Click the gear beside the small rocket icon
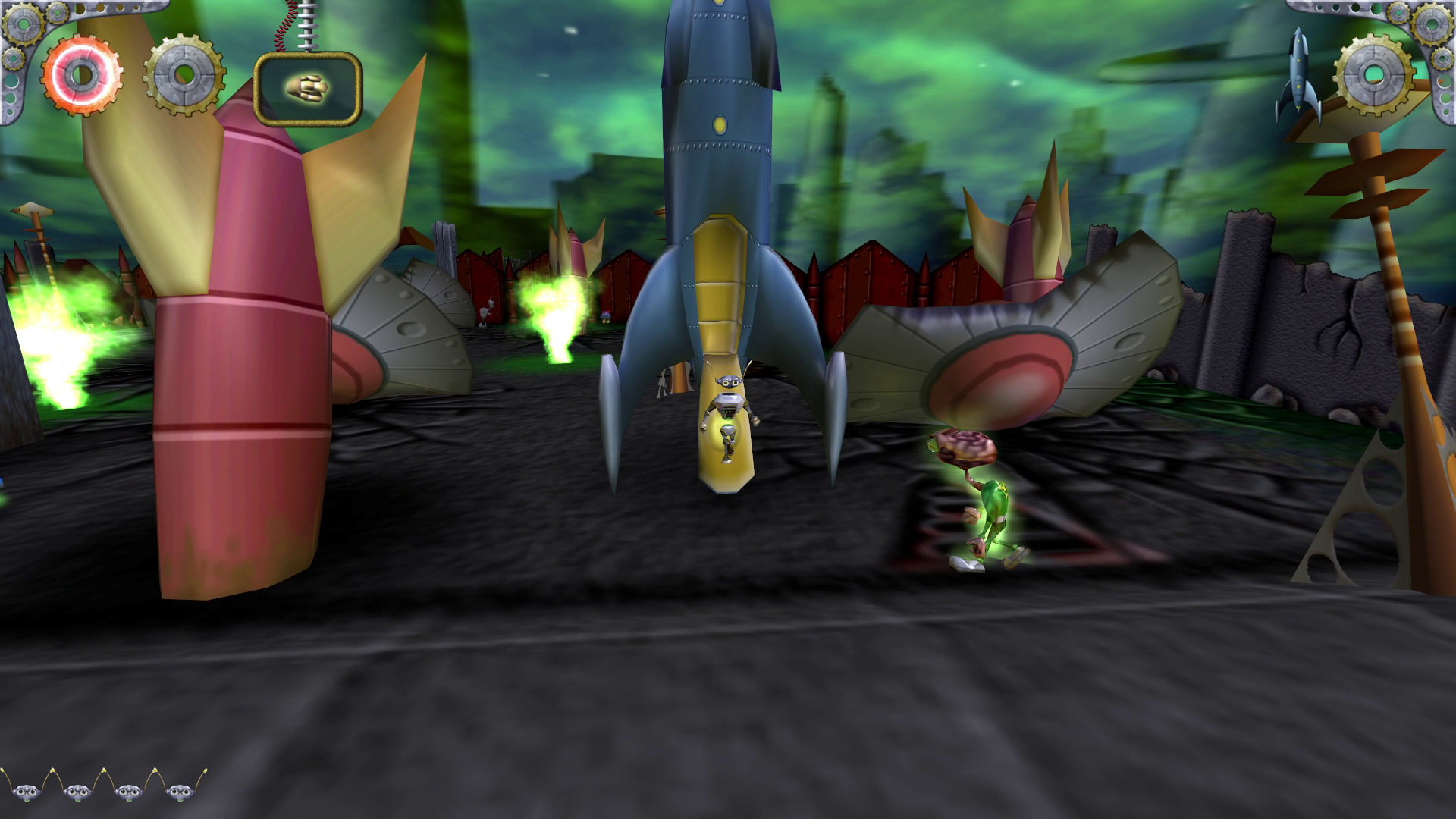 [1374, 74]
